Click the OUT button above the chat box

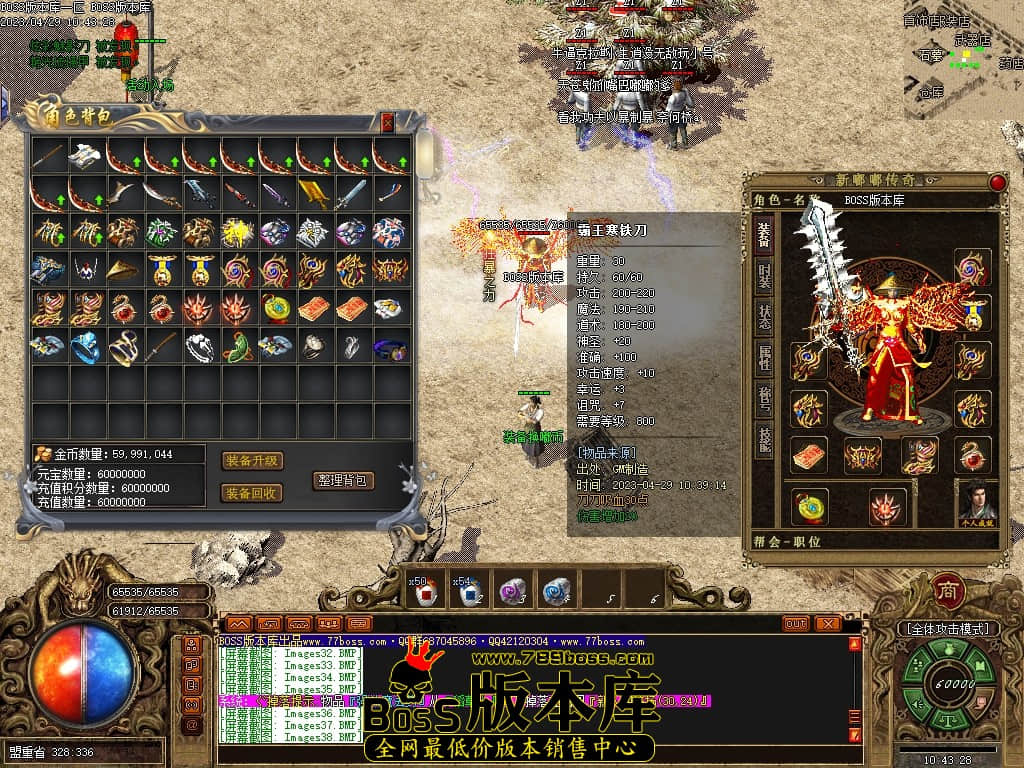[796, 623]
